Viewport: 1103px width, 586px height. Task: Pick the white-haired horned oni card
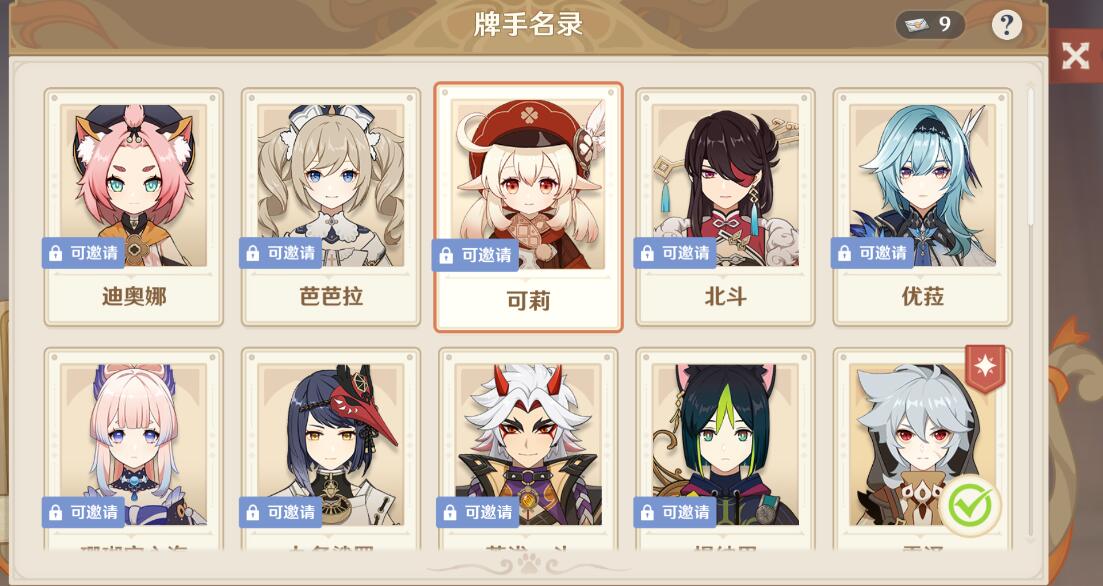(x=528, y=450)
